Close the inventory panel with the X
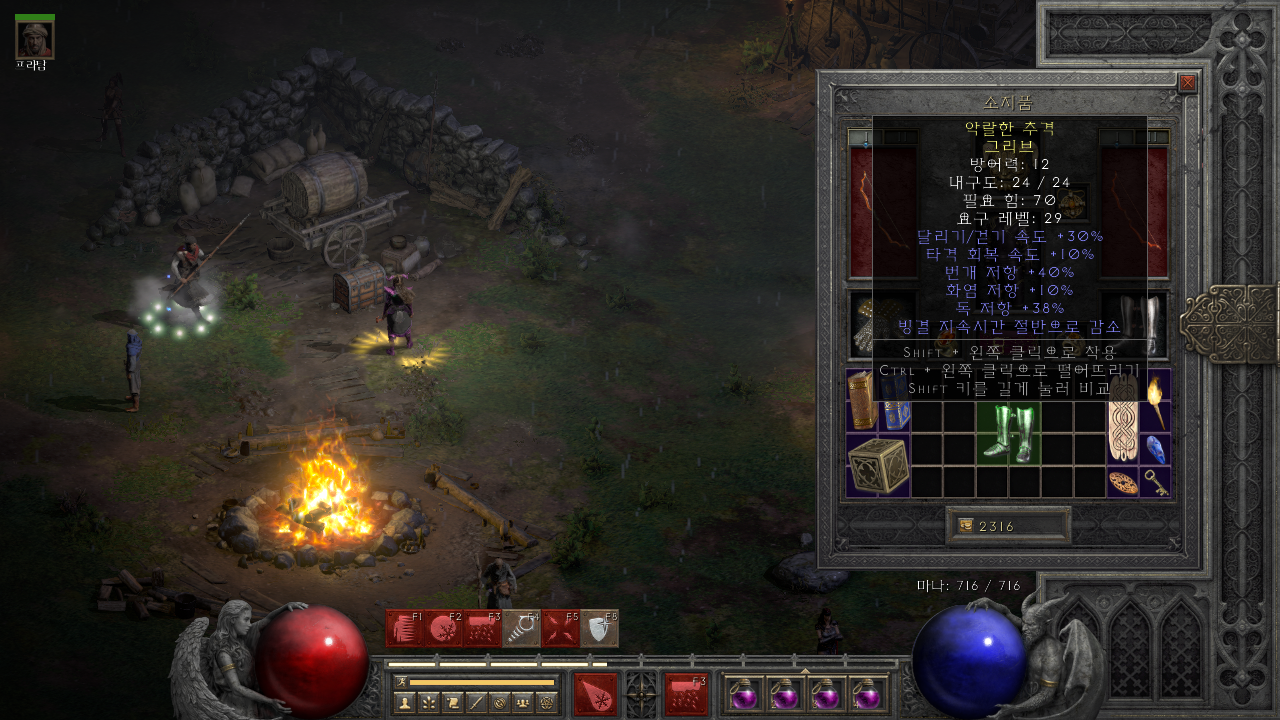1280x720 pixels. click(1187, 83)
